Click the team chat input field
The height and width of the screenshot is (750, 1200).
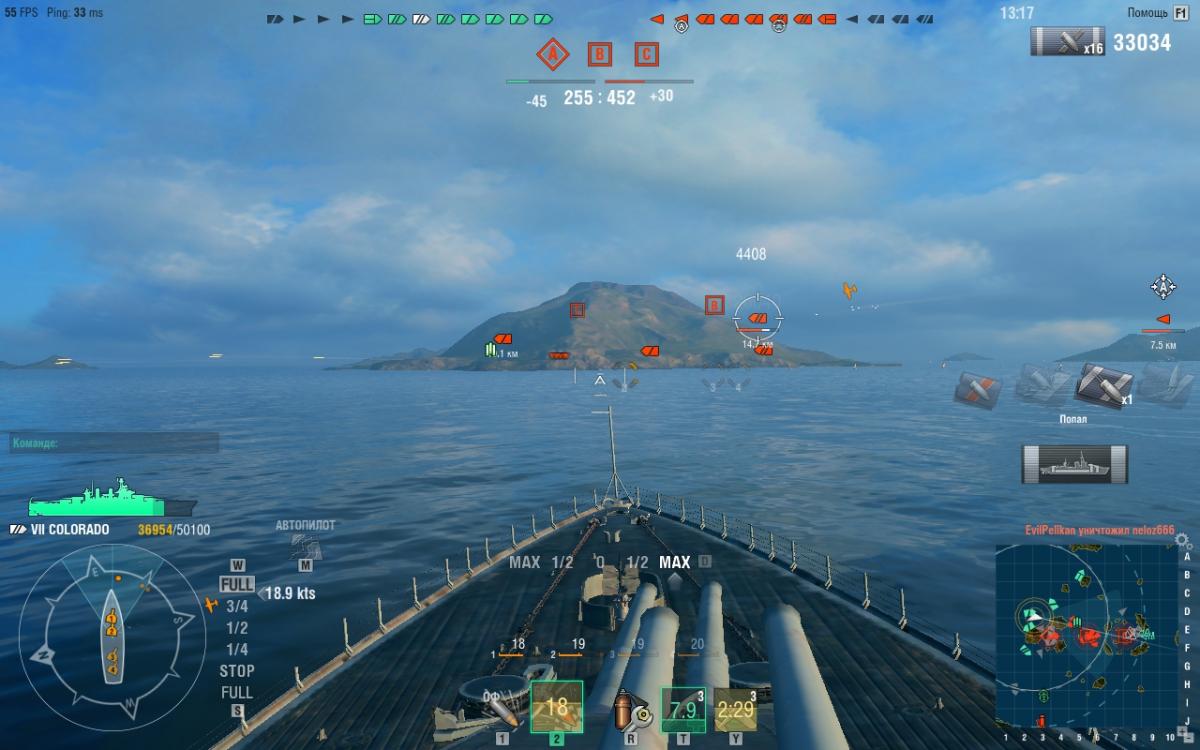(114, 443)
